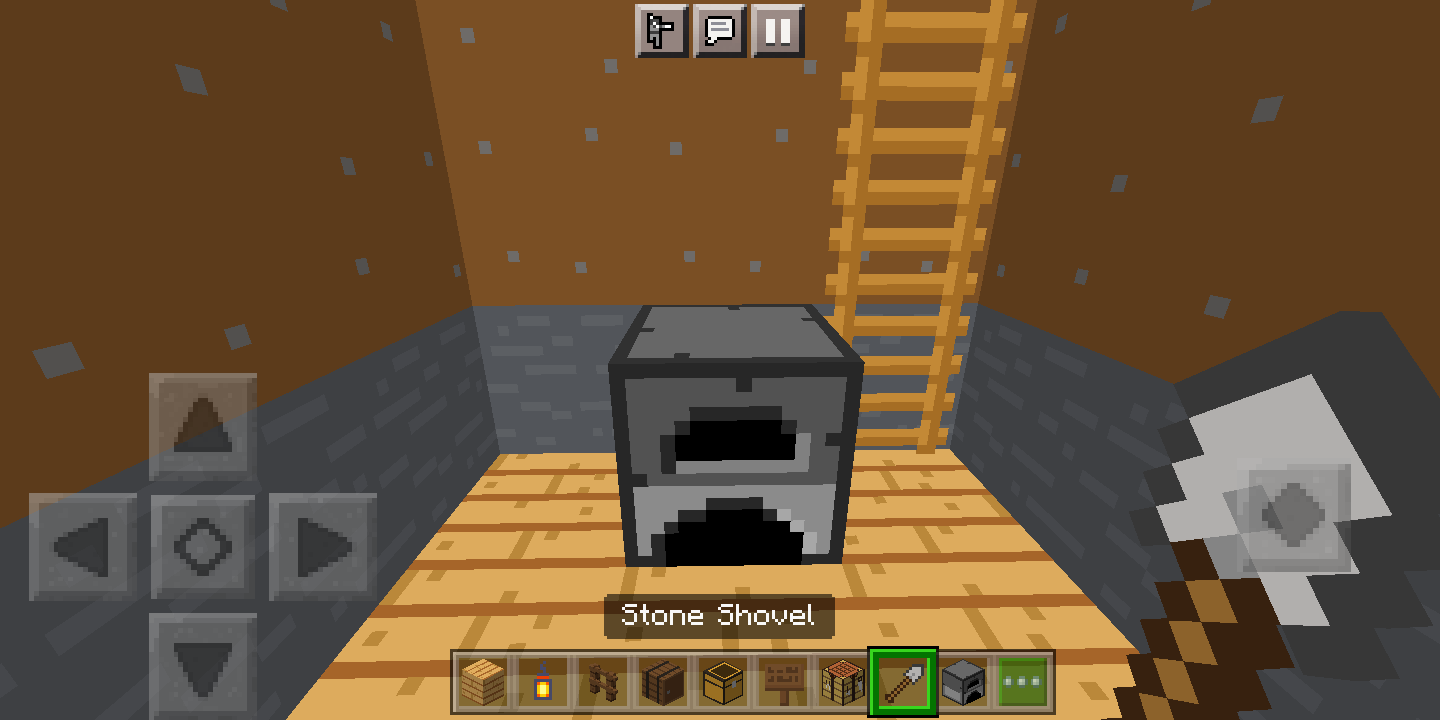
Task: Tap the Stone Shovel tooltip text
Action: (x=718, y=616)
